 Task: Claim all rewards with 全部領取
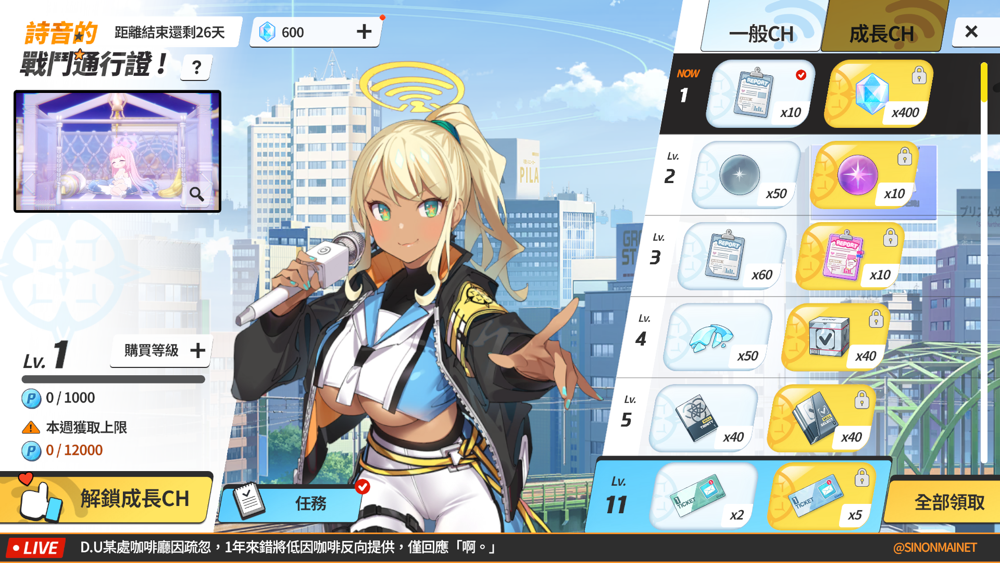(x=948, y=502)
